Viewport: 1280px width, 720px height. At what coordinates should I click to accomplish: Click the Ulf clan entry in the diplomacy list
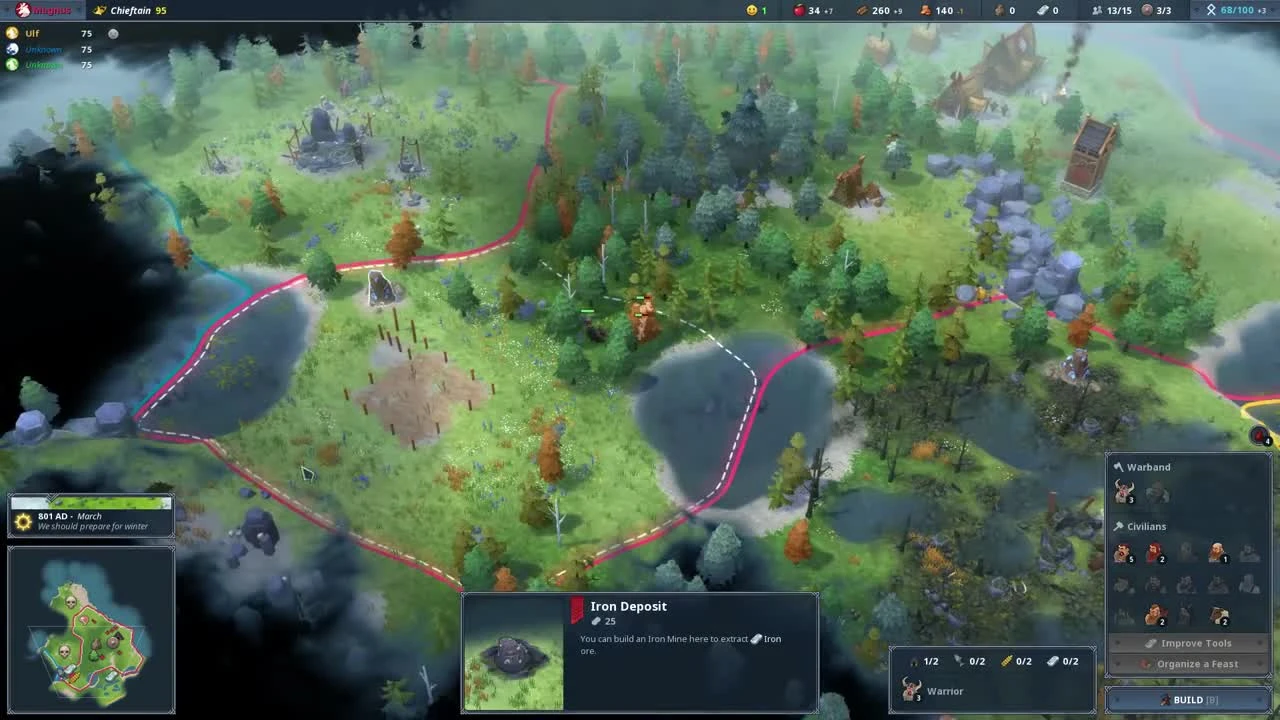pos(30,32)
